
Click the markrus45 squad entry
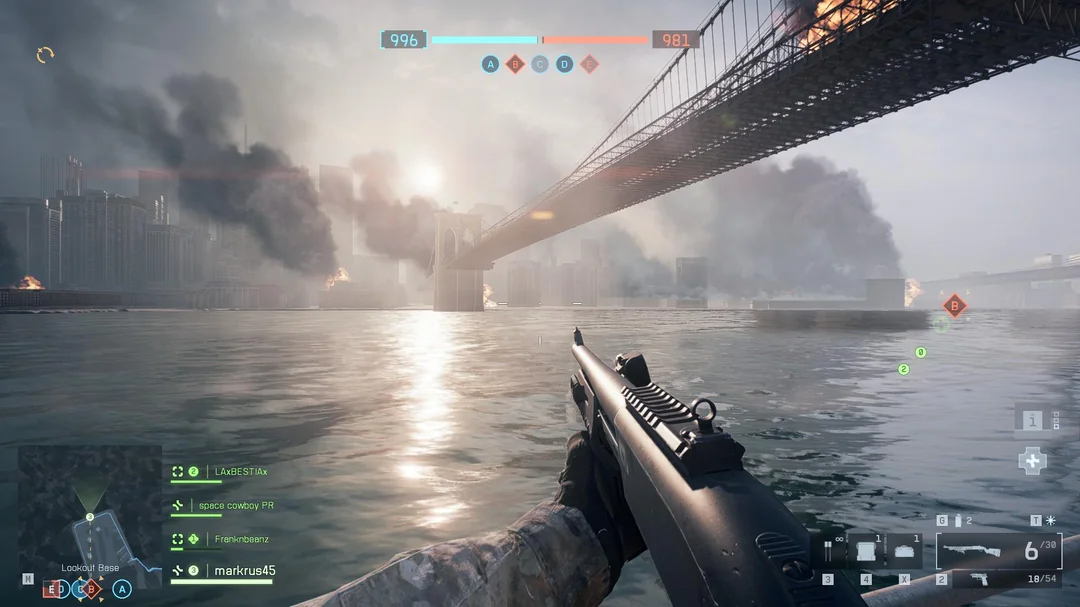coord(244,571)
